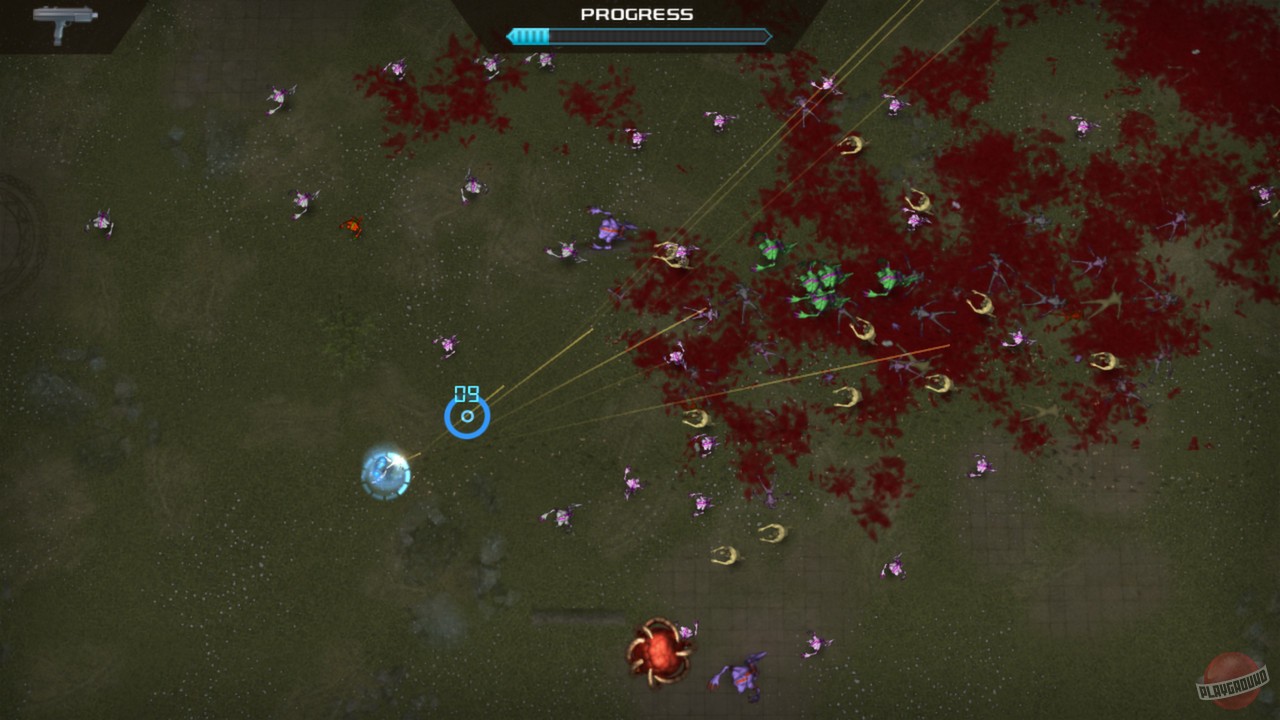The height and width of the screenshot is (720, 1280).
Task: Click the blue filled segment of the progress bar
Action: click(x=530, y=36)
